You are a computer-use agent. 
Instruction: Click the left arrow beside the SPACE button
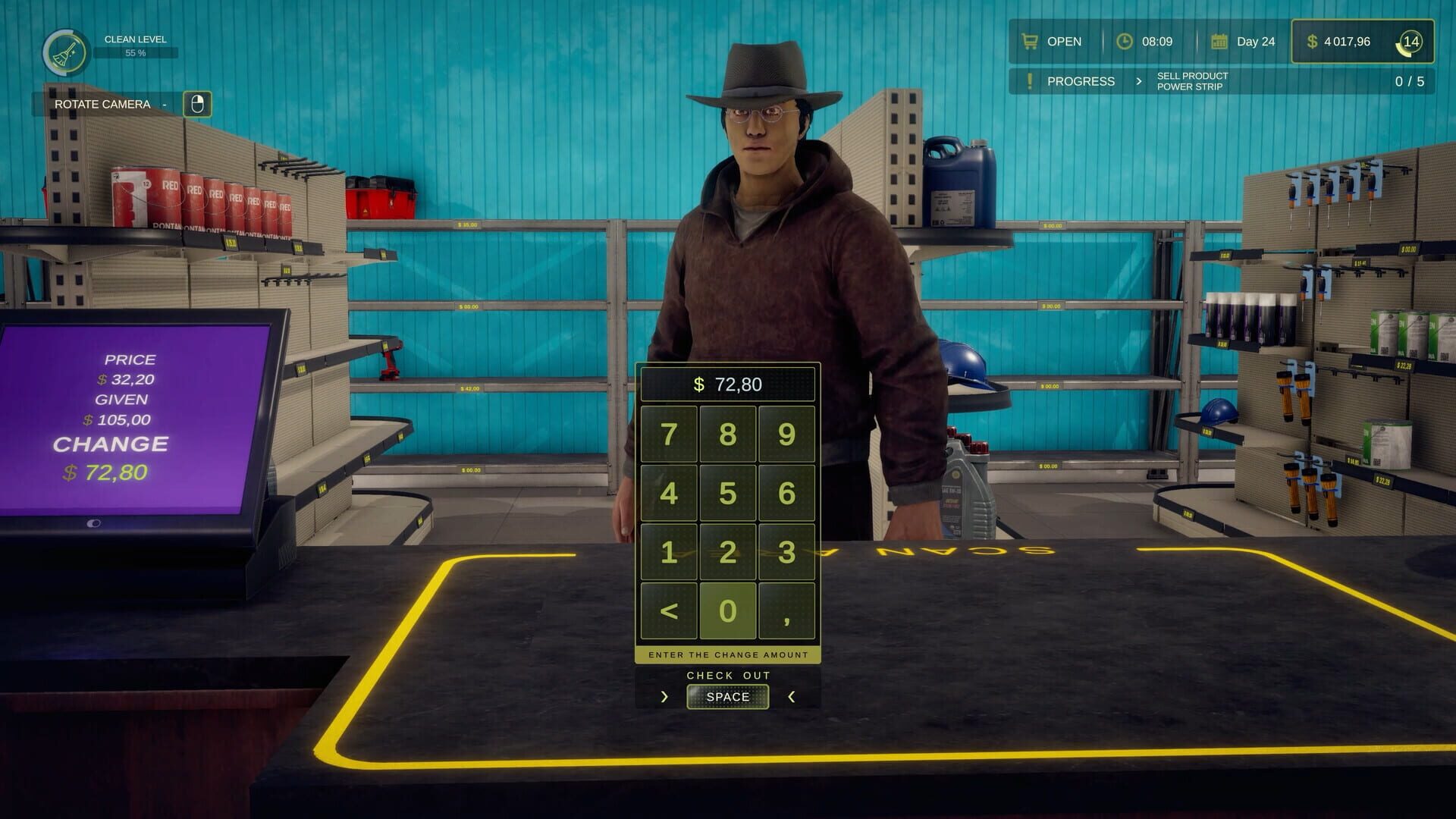click(665, 696)
